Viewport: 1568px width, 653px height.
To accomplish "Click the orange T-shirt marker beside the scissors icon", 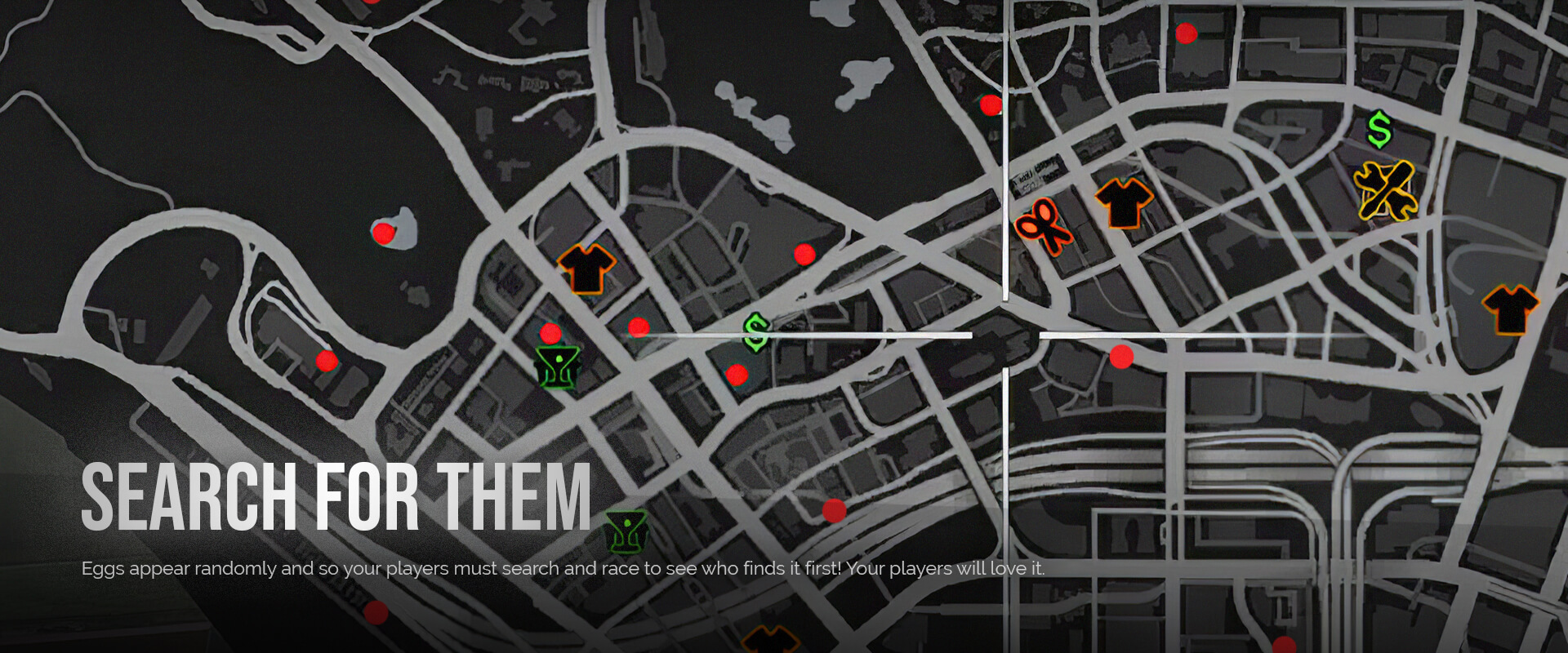I will (x=1123, y=204).
